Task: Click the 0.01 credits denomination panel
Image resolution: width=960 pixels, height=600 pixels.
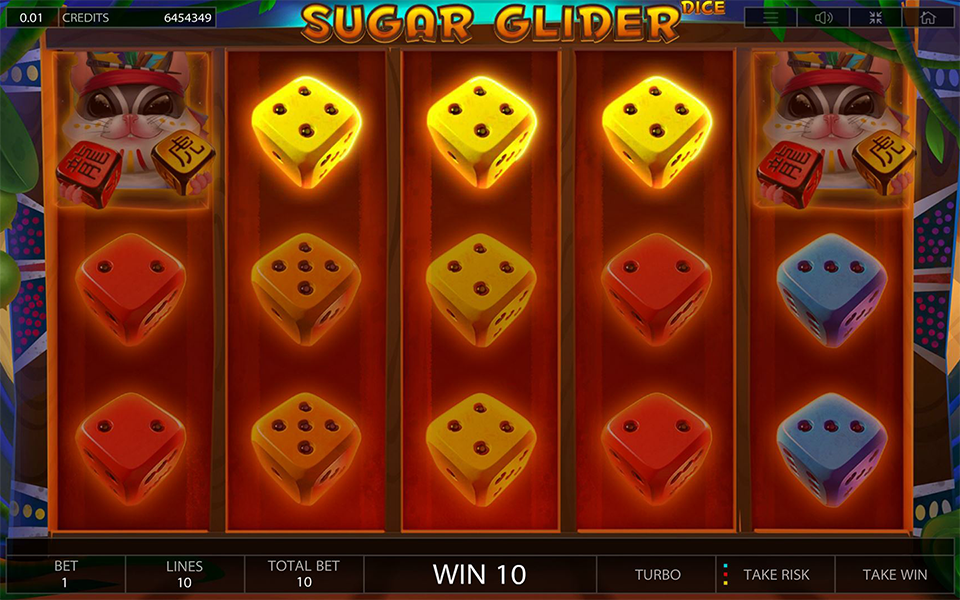Action: (30, 18)
